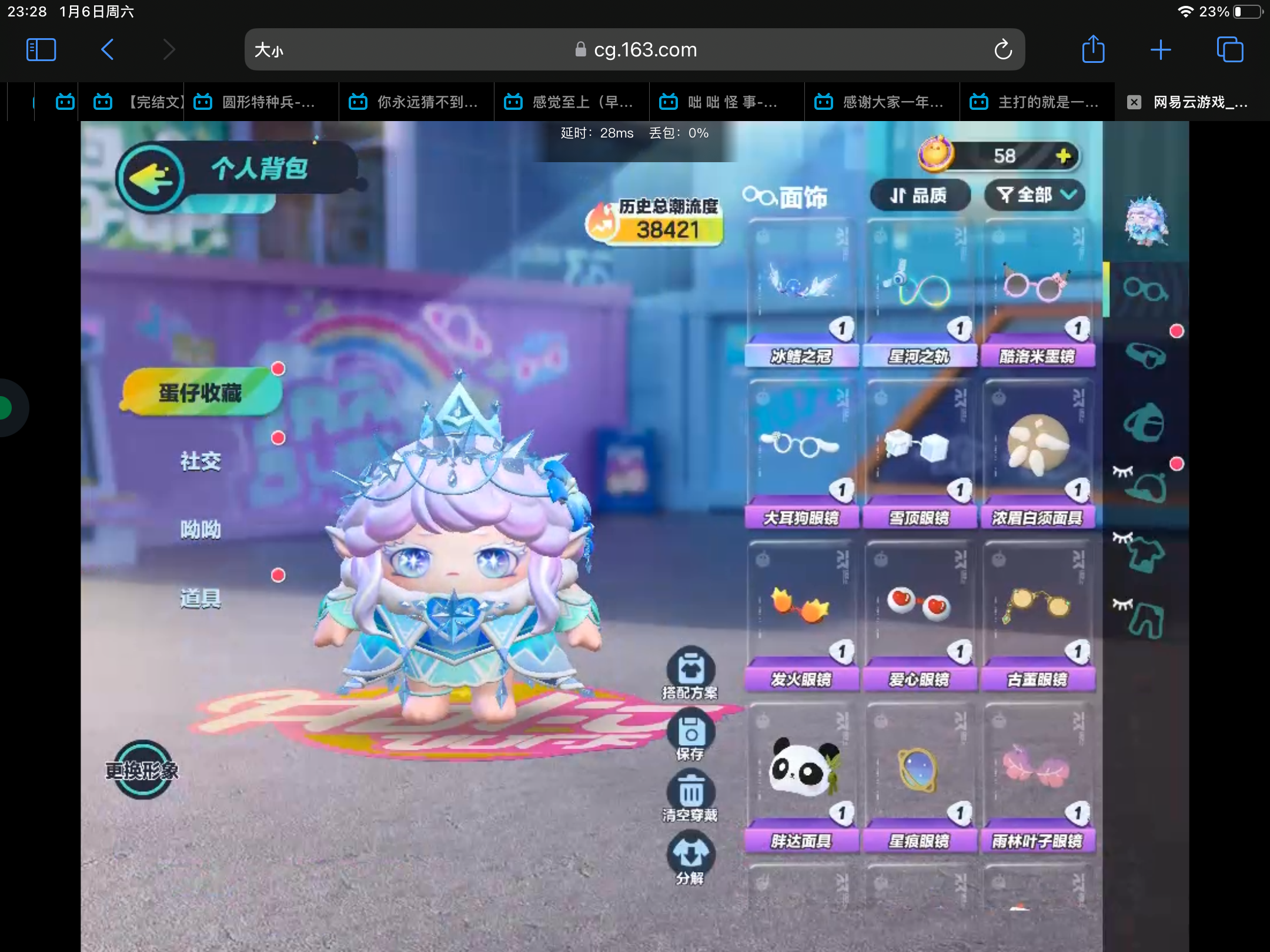Select the 道具 tab
Screen dimensions: 1270x952
coord(200,598)
